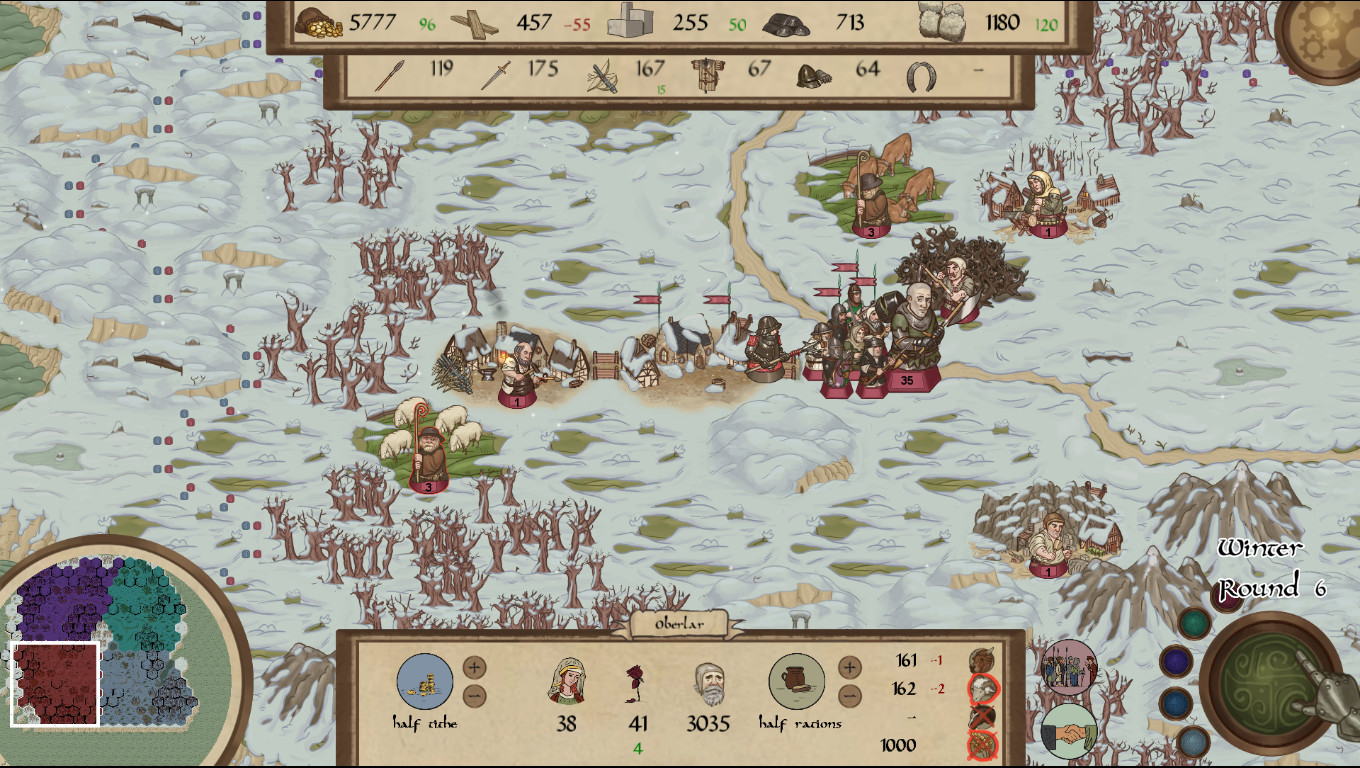This screenshot has width=1360, height=768.
Task: Click the blue tithe coins icon in Oberlar panel
Action: coord(425,682)
